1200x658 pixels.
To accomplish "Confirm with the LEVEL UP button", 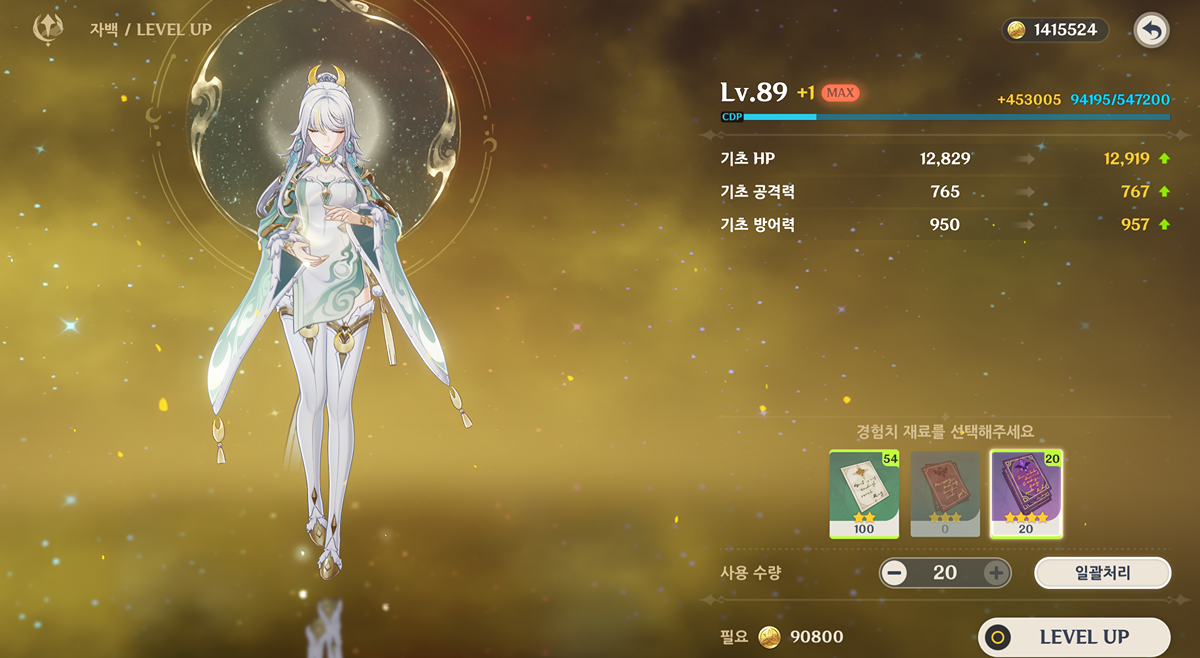I will point(1073,637).
